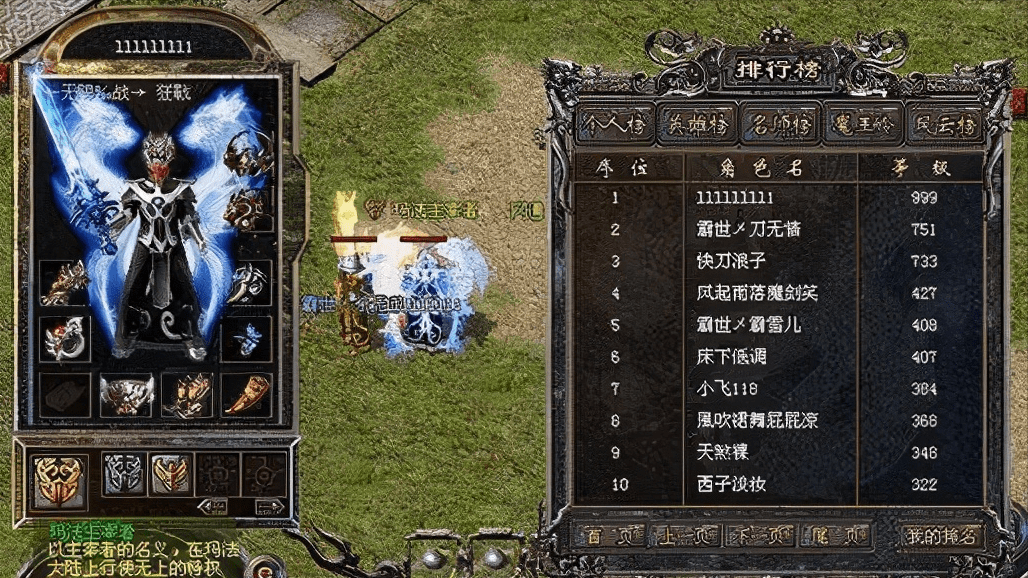Switch to the 风云榜 tab

click(946, 124)
